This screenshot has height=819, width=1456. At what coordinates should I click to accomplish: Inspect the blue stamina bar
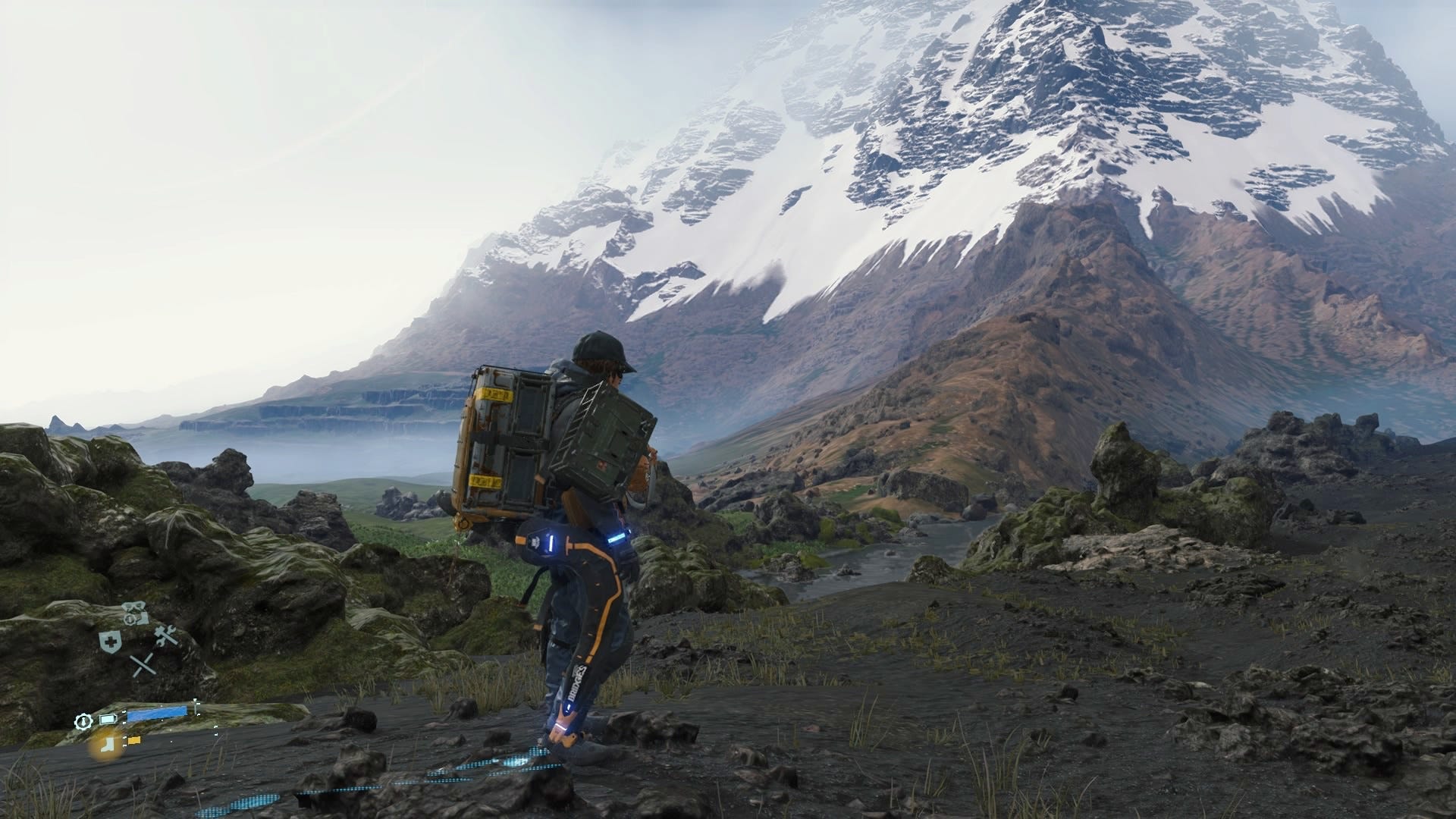pos(157,714)
